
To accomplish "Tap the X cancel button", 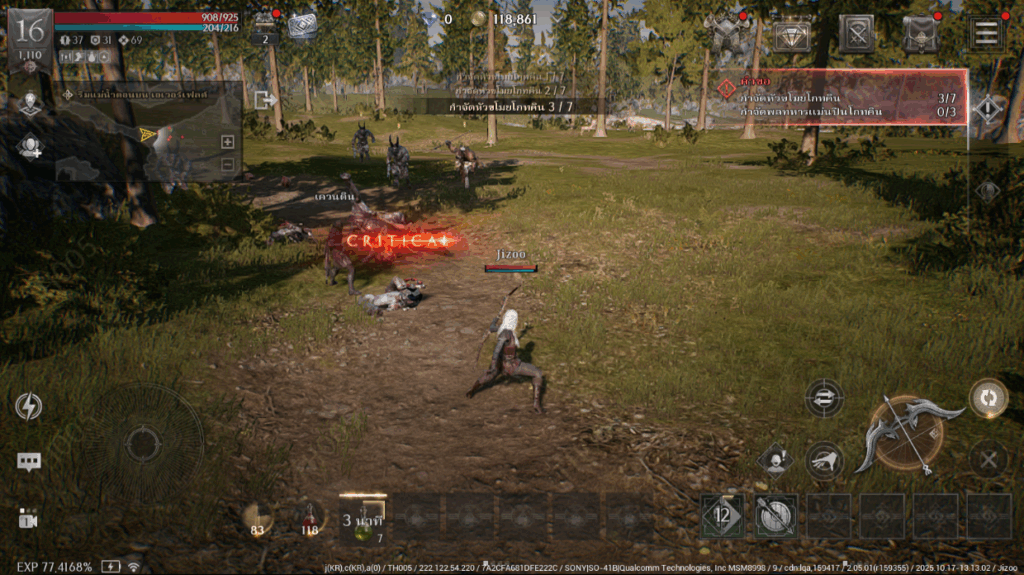I will point(988,460).
